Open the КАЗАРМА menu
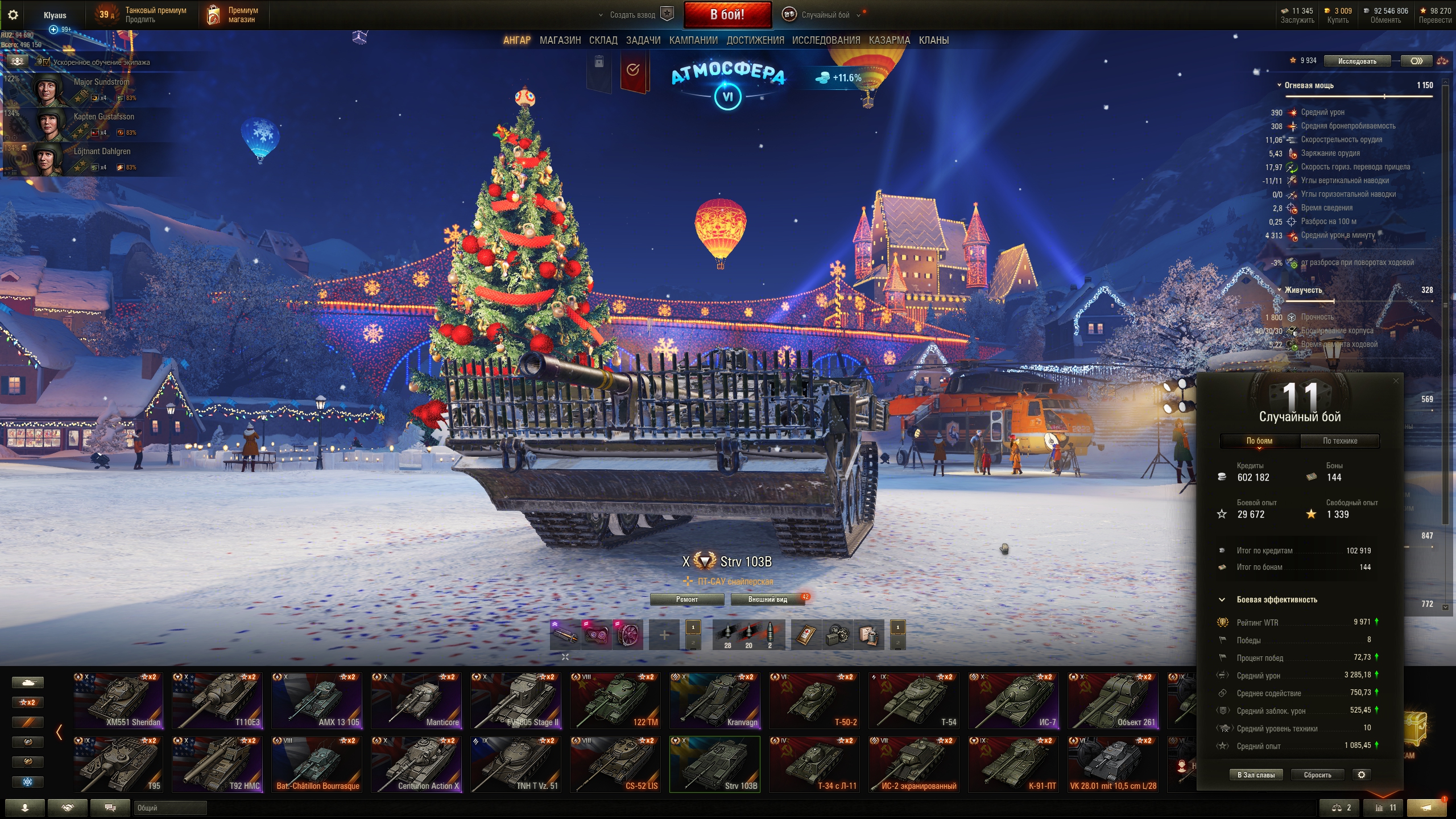Viewport: 1456px width, 819px height. point(889,40)
